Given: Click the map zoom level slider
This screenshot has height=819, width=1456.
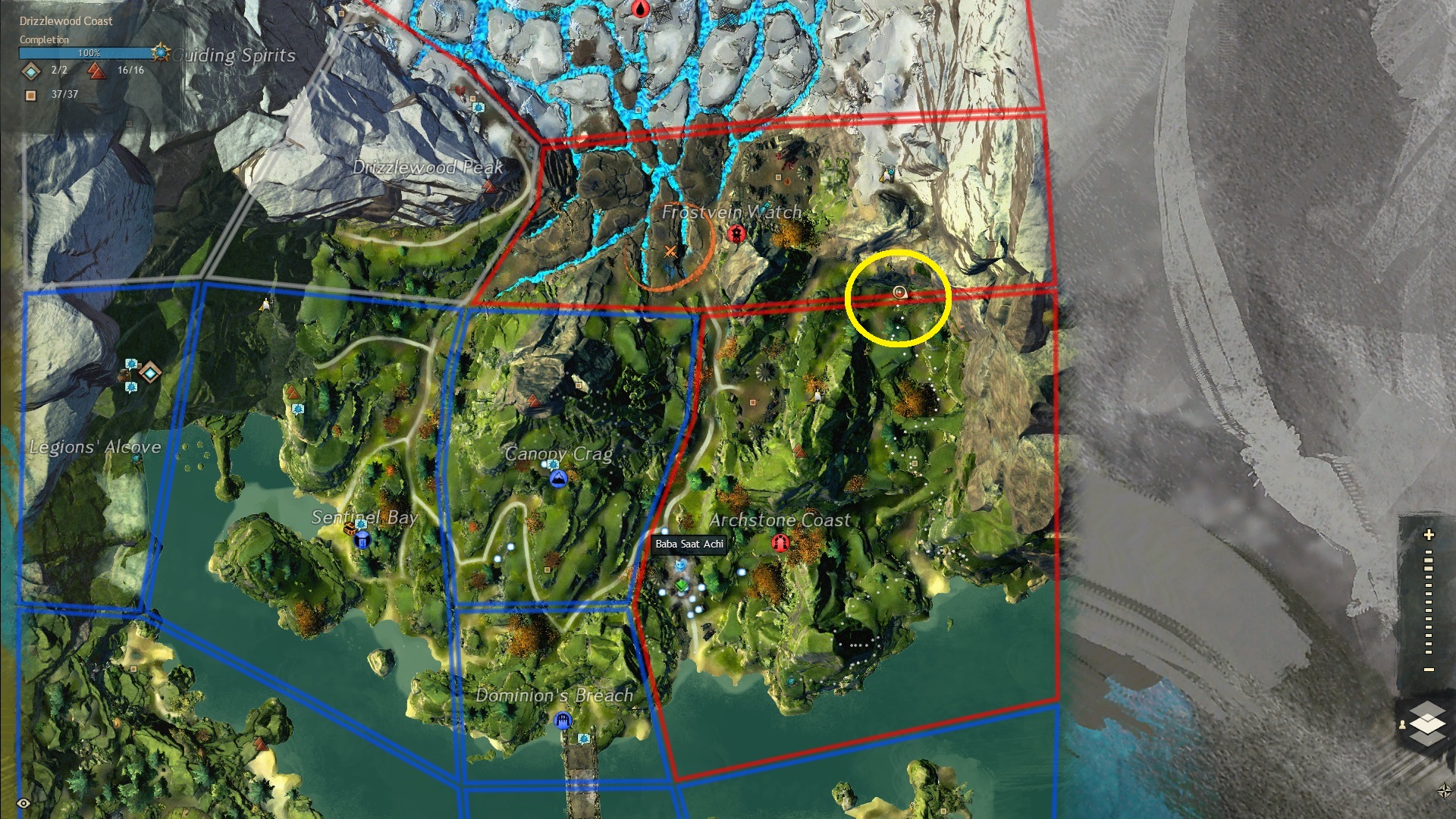Looking at the screenshot, I should point(1429,603).
